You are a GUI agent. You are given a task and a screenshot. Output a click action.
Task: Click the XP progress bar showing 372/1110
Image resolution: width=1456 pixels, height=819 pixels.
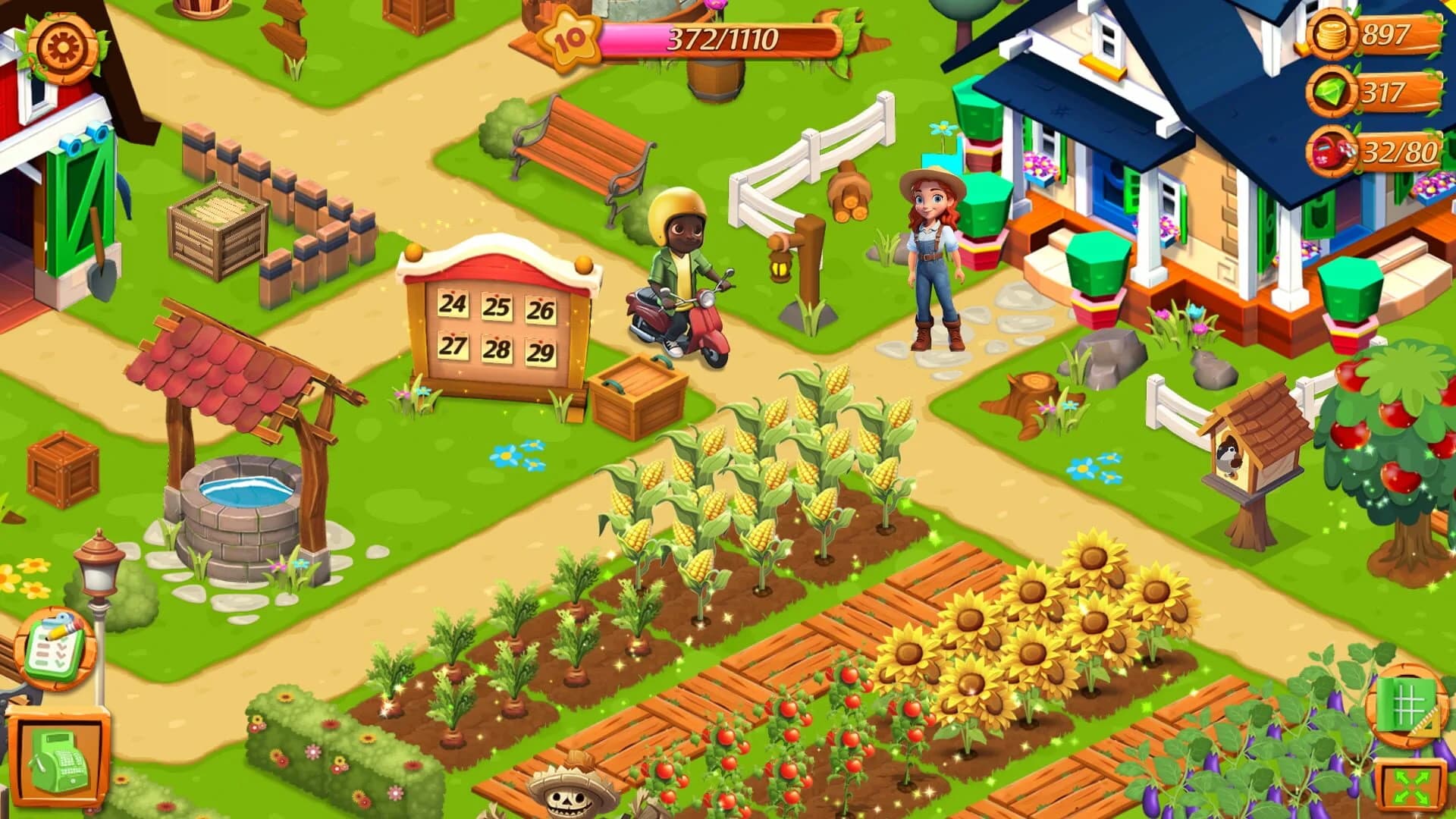pos(720,36)
